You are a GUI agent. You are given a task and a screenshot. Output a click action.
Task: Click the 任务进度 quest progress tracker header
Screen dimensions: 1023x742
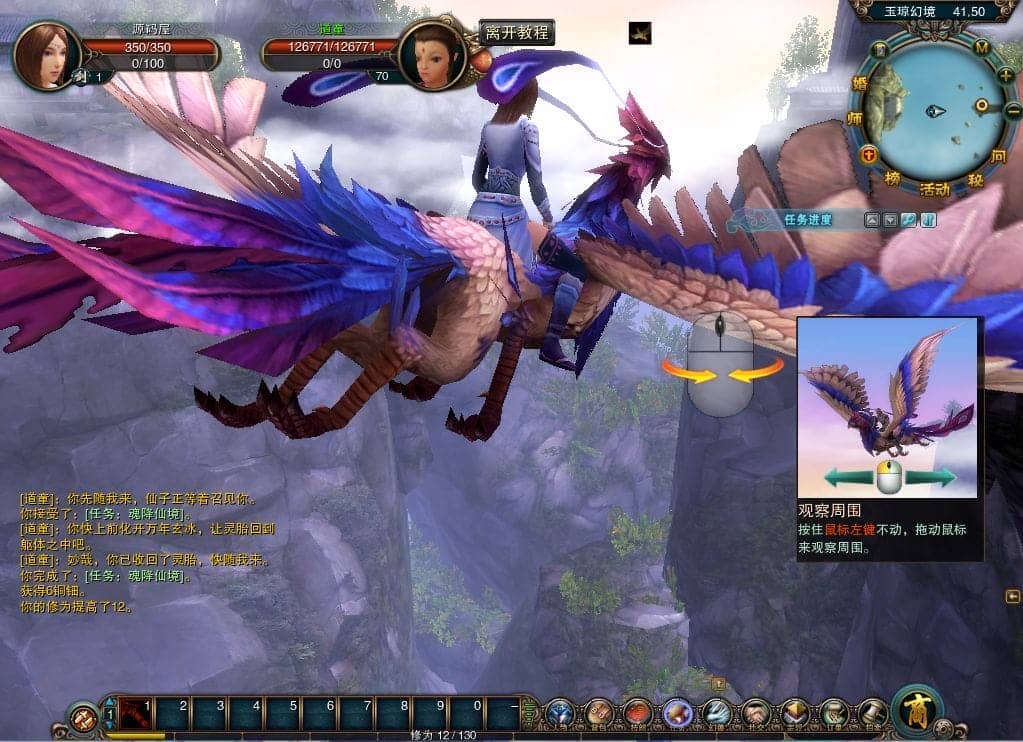coord(808,220)
